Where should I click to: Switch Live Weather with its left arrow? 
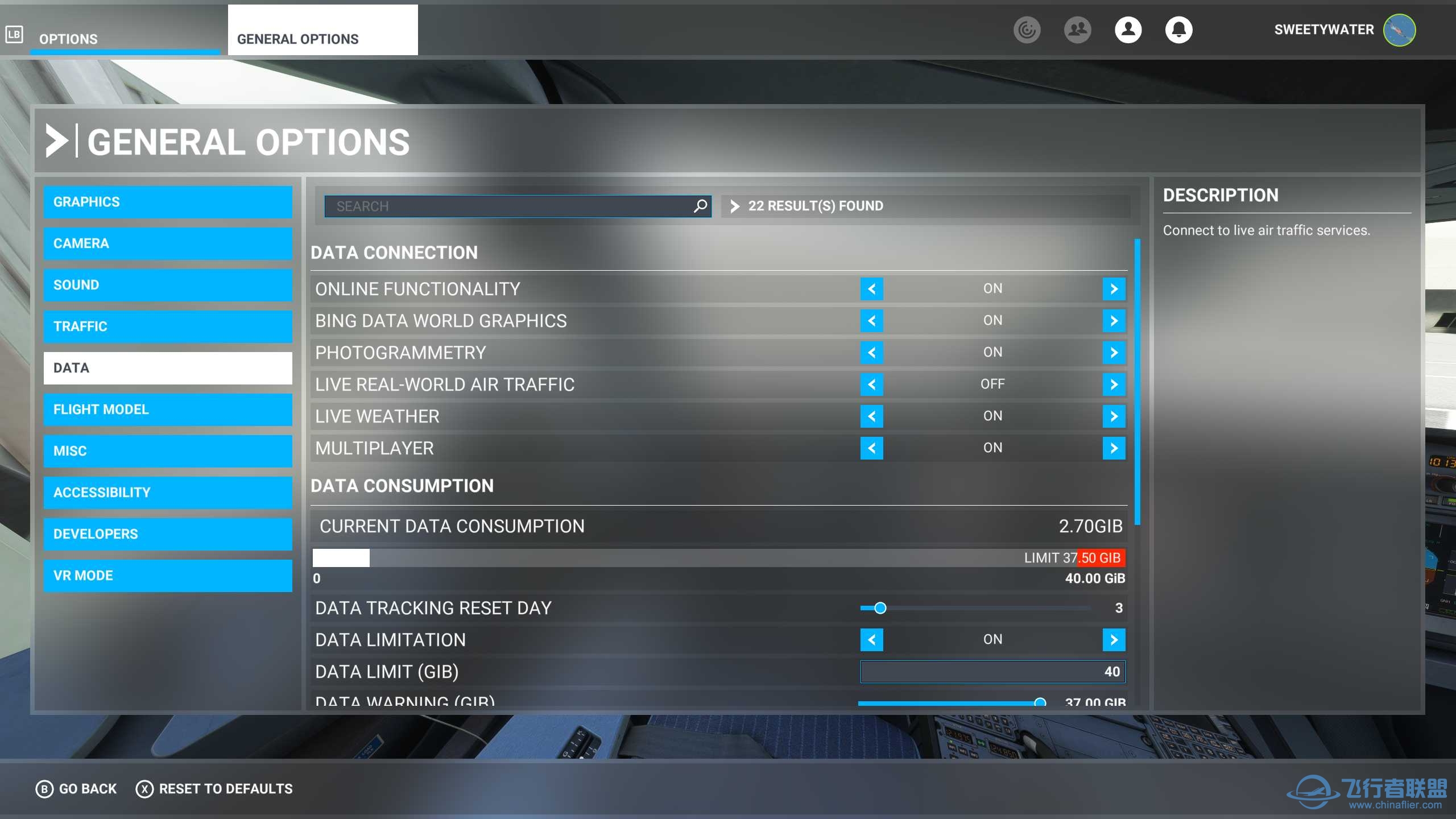[871, 416]
